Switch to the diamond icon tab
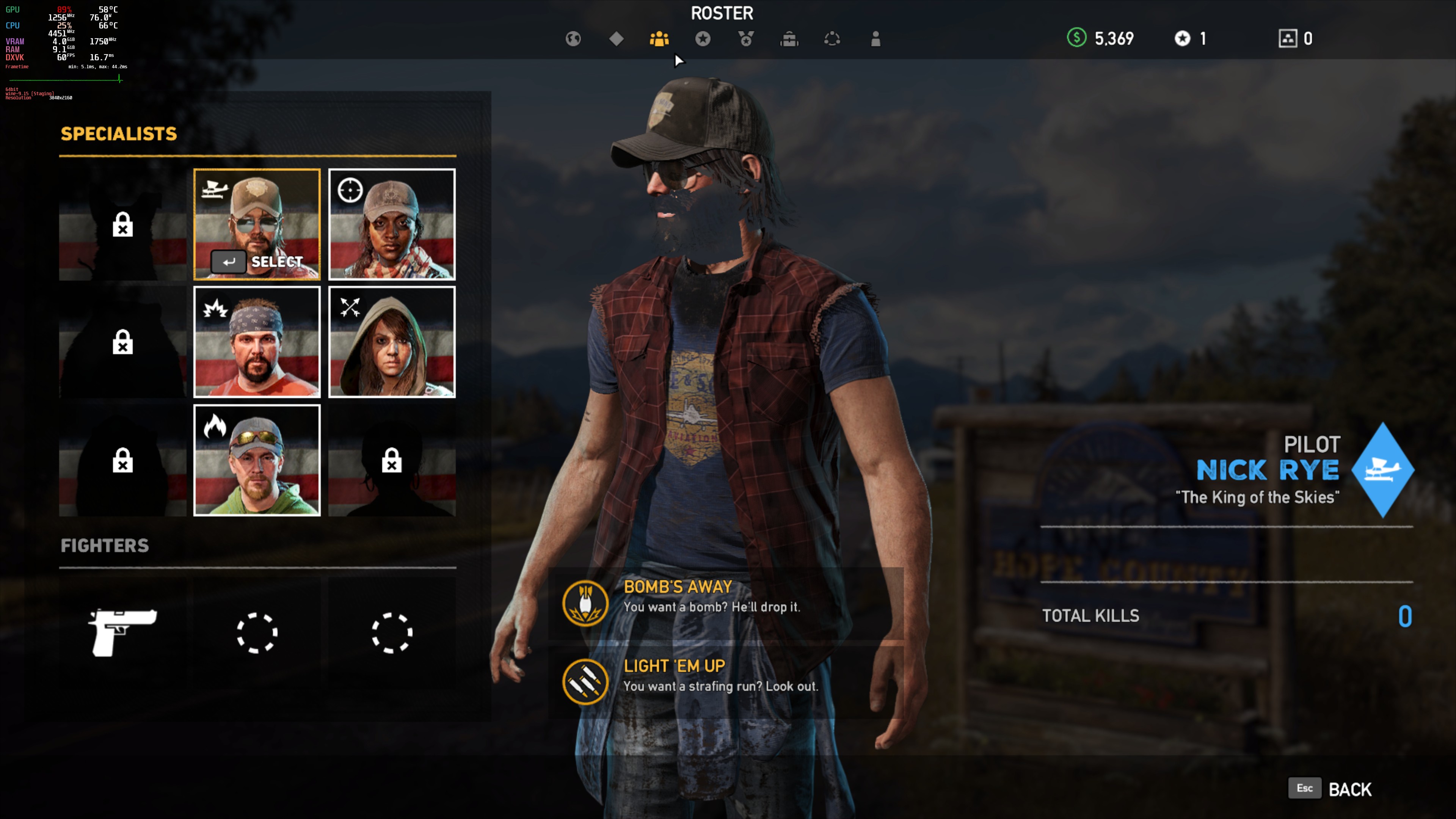The height and width of the screenshot is (819, 1456). tap(616, 38)
